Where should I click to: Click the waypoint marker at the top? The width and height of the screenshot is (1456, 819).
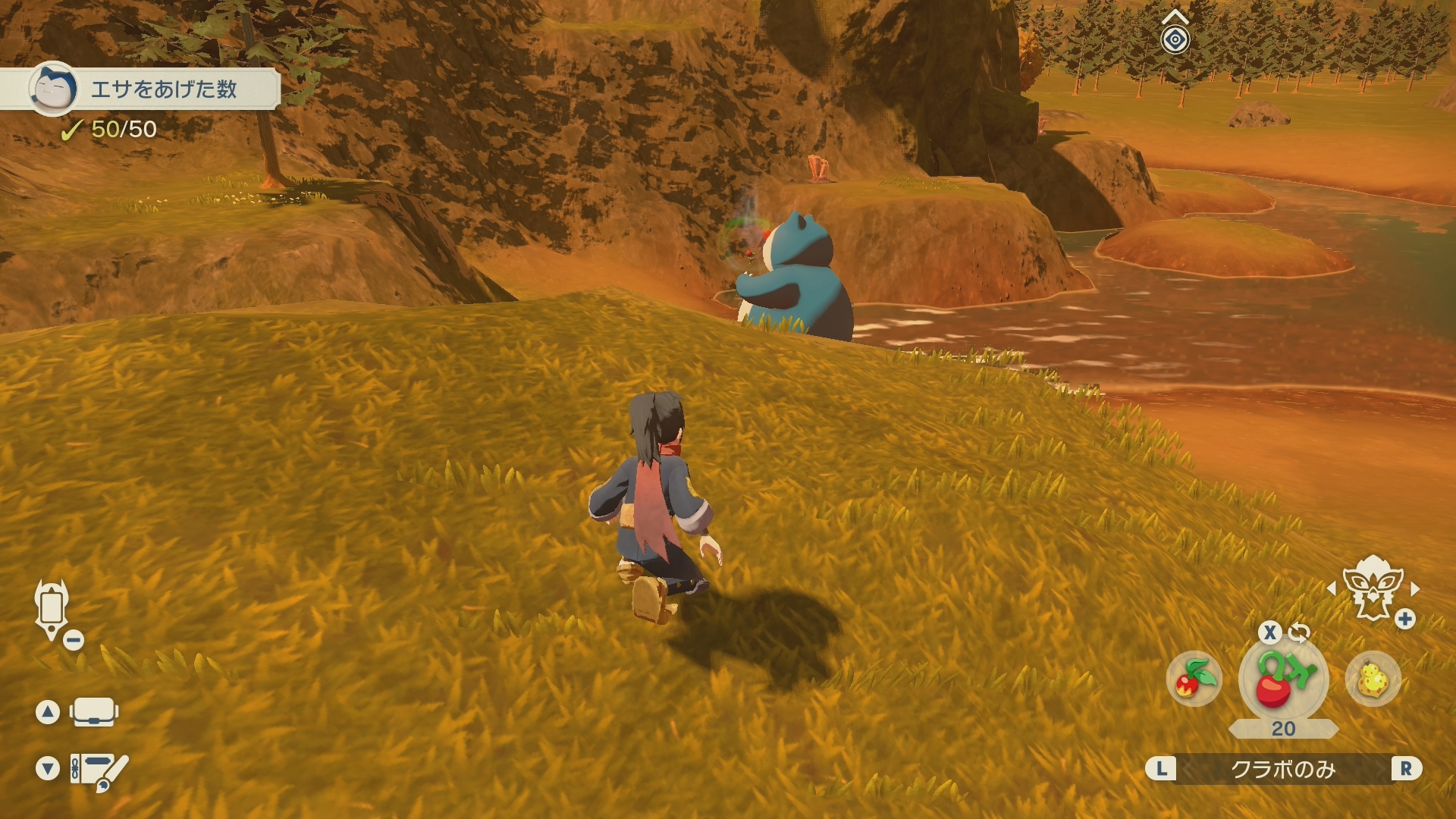1175,38
